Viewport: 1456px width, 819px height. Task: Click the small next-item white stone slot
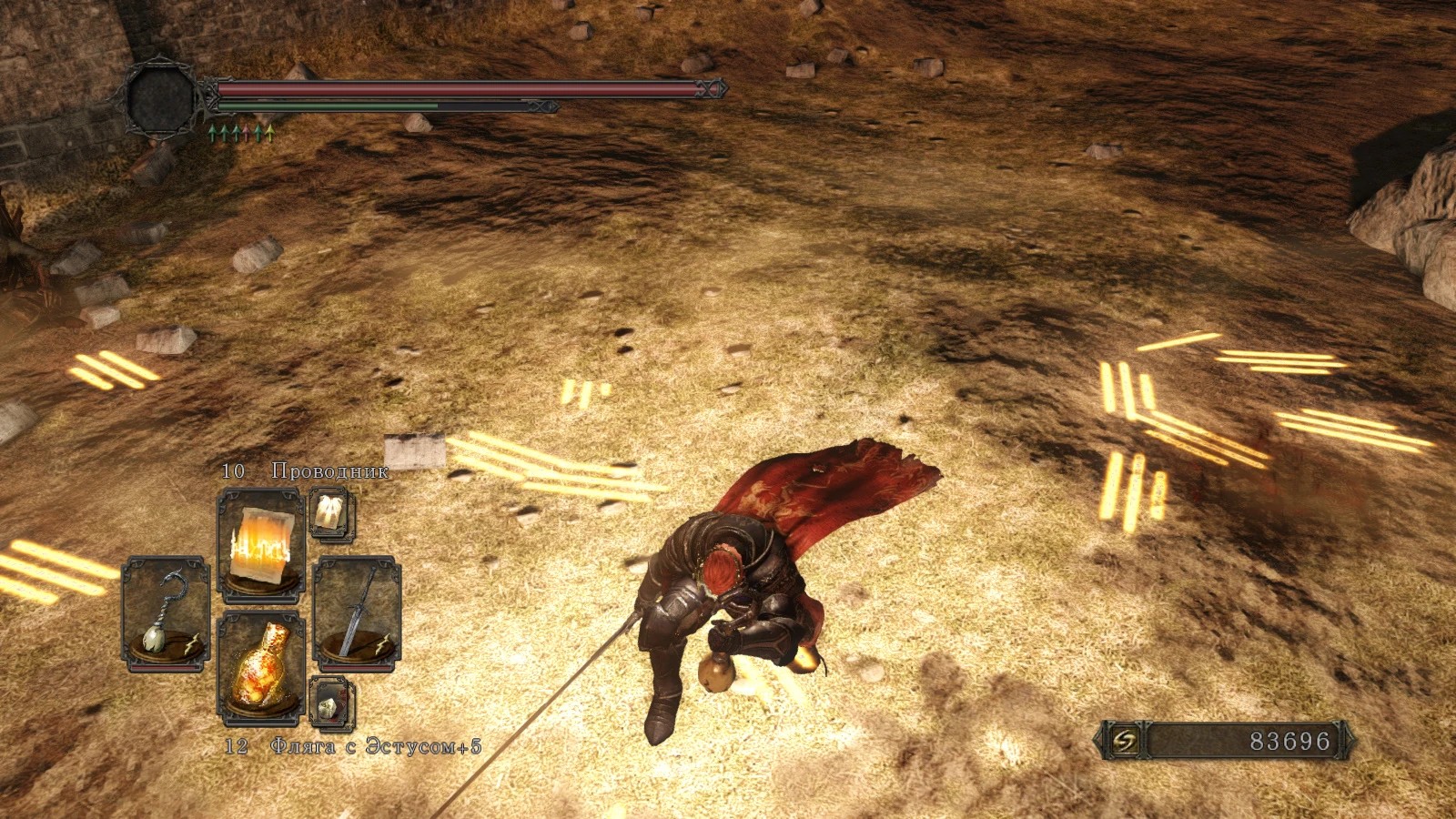click(331, 702)
